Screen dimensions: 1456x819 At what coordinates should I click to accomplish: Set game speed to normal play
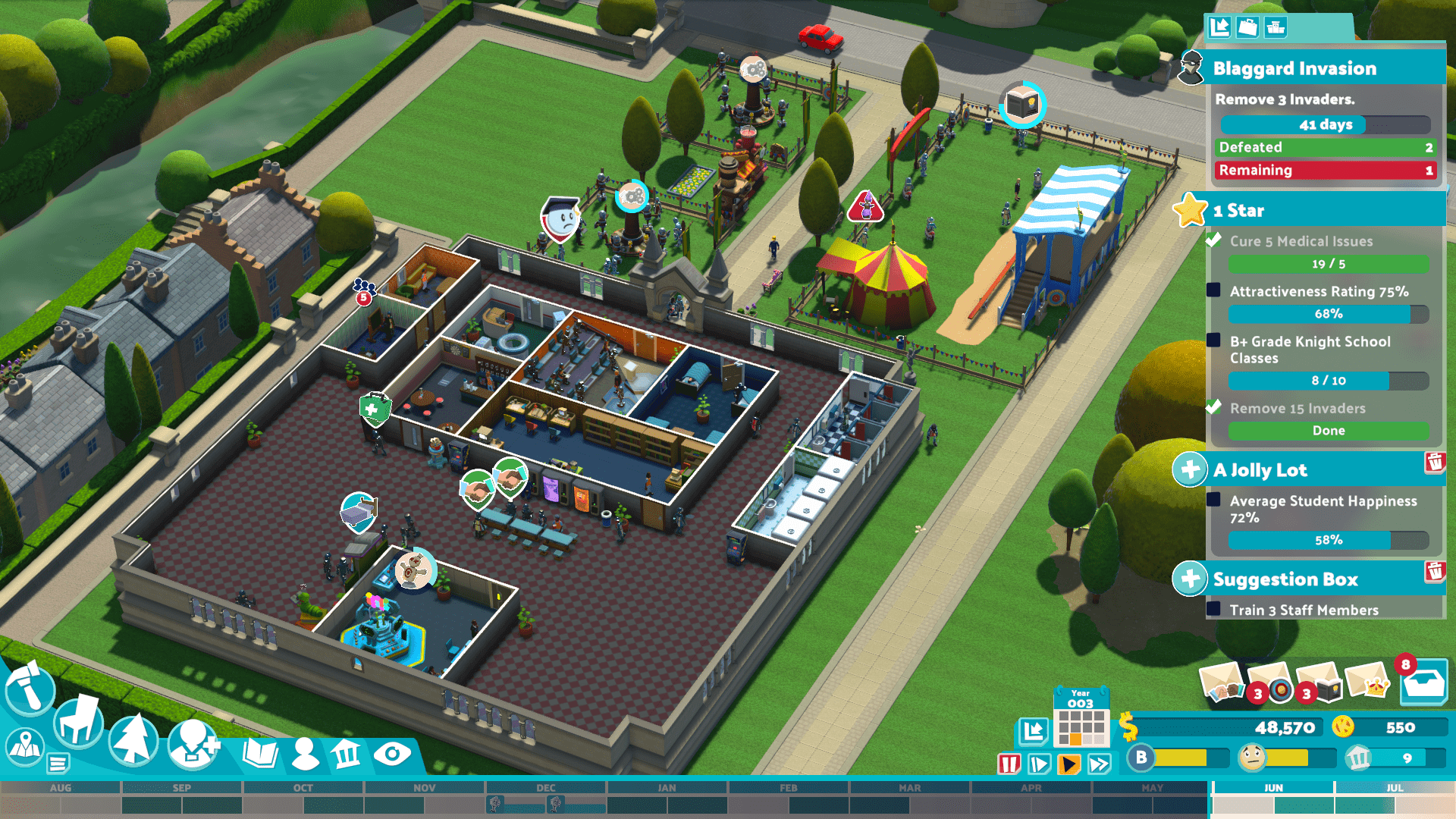click(1069, 764)
